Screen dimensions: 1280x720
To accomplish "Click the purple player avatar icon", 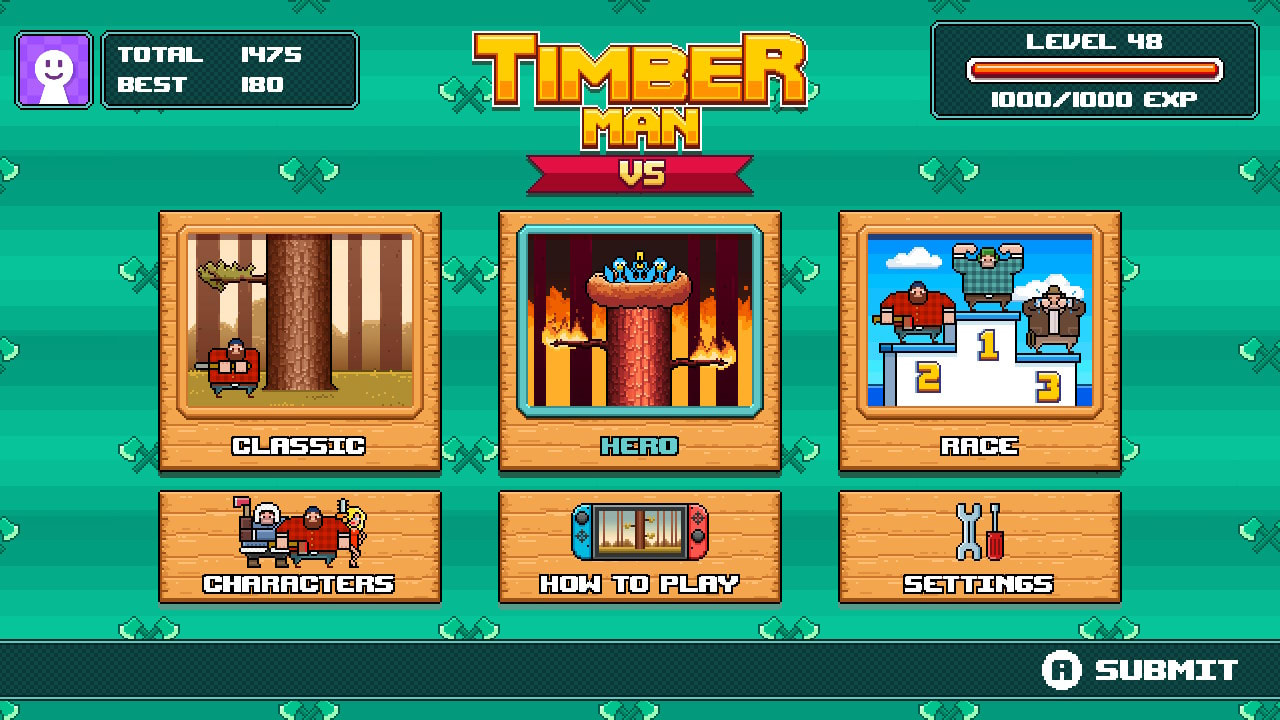I will (53, 69).
